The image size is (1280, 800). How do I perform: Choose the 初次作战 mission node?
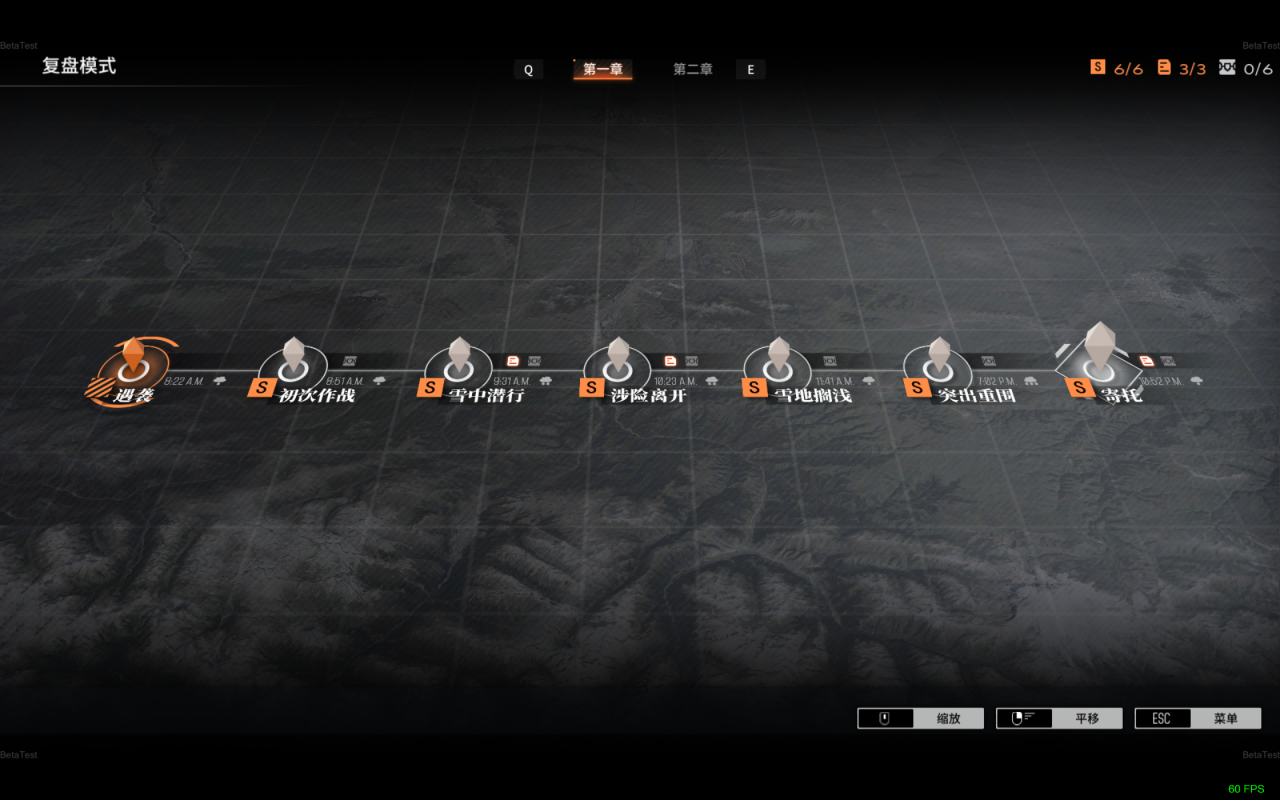coord(293,370)
